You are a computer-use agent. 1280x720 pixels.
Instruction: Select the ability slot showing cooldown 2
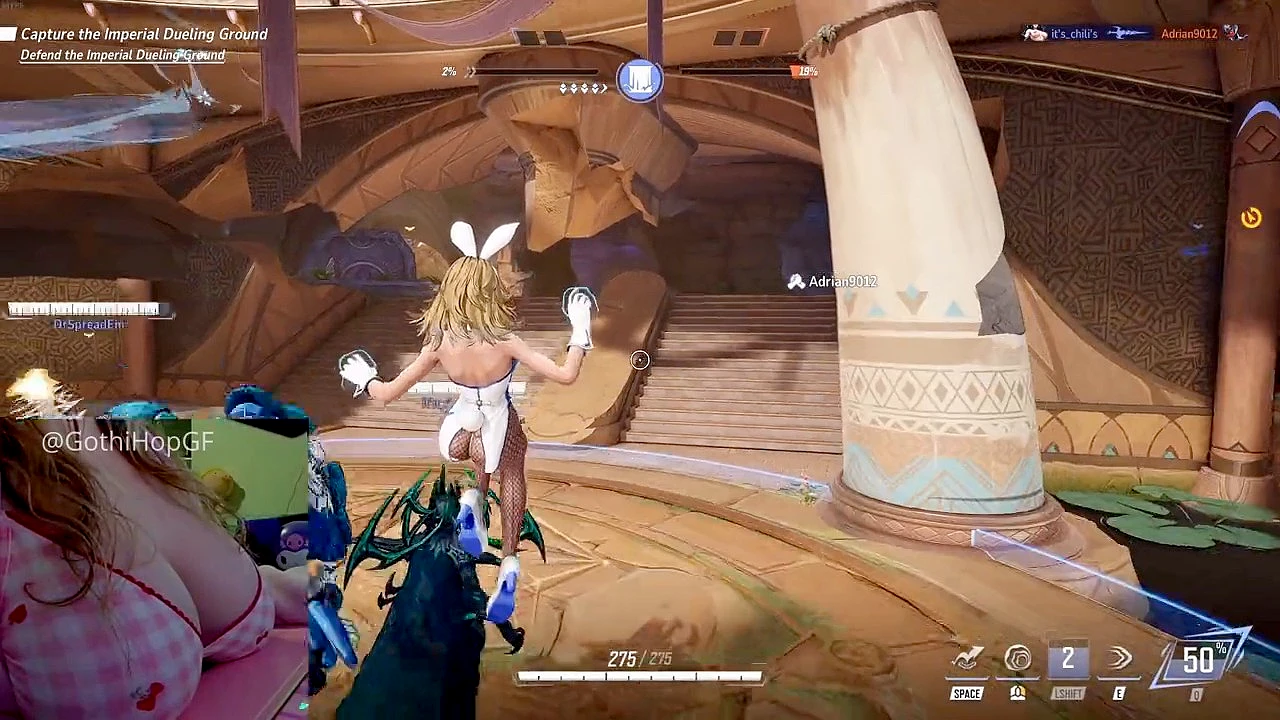tap(1068, 660)
